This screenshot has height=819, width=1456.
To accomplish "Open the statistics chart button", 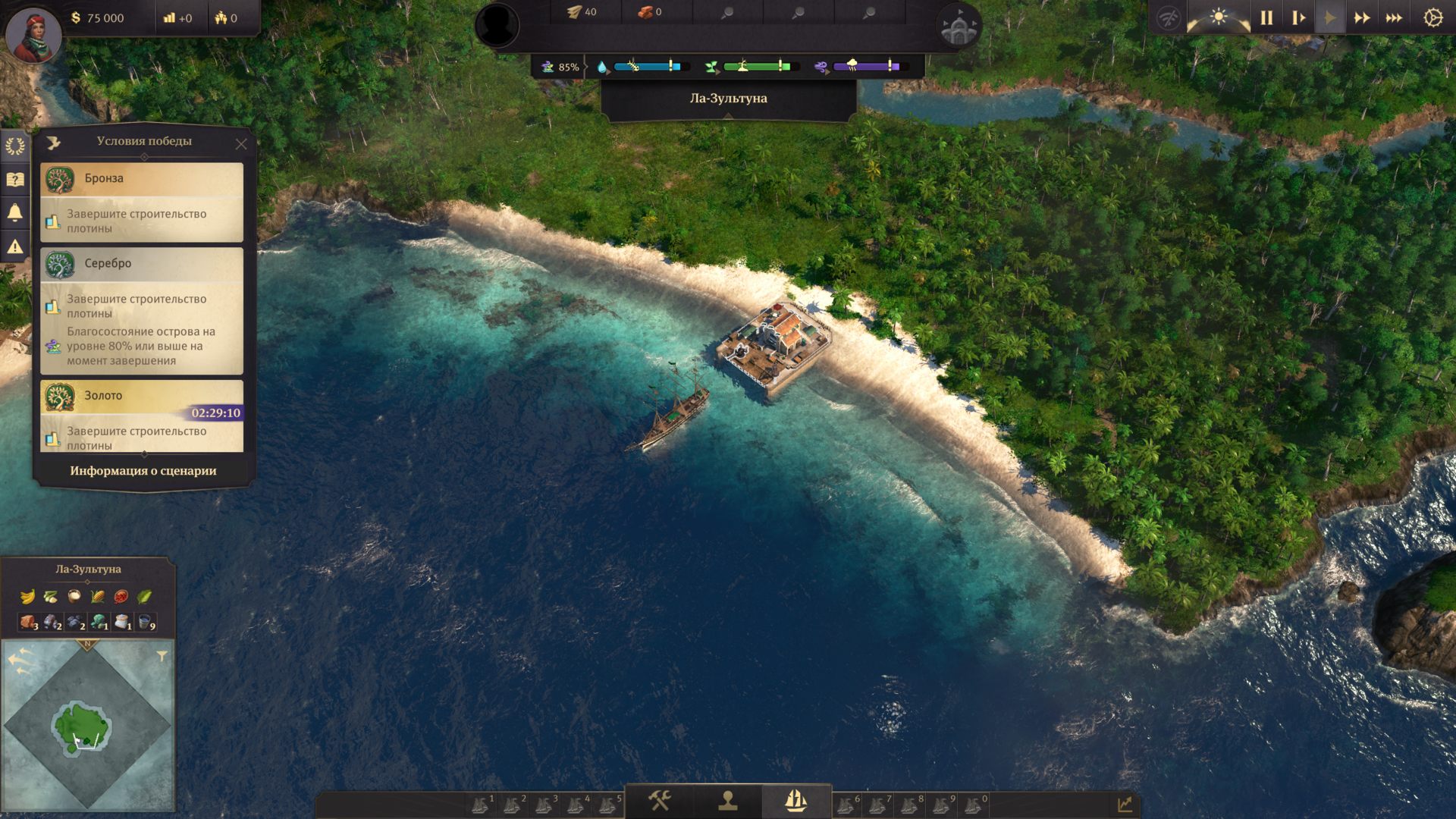I will point(1125,804).
